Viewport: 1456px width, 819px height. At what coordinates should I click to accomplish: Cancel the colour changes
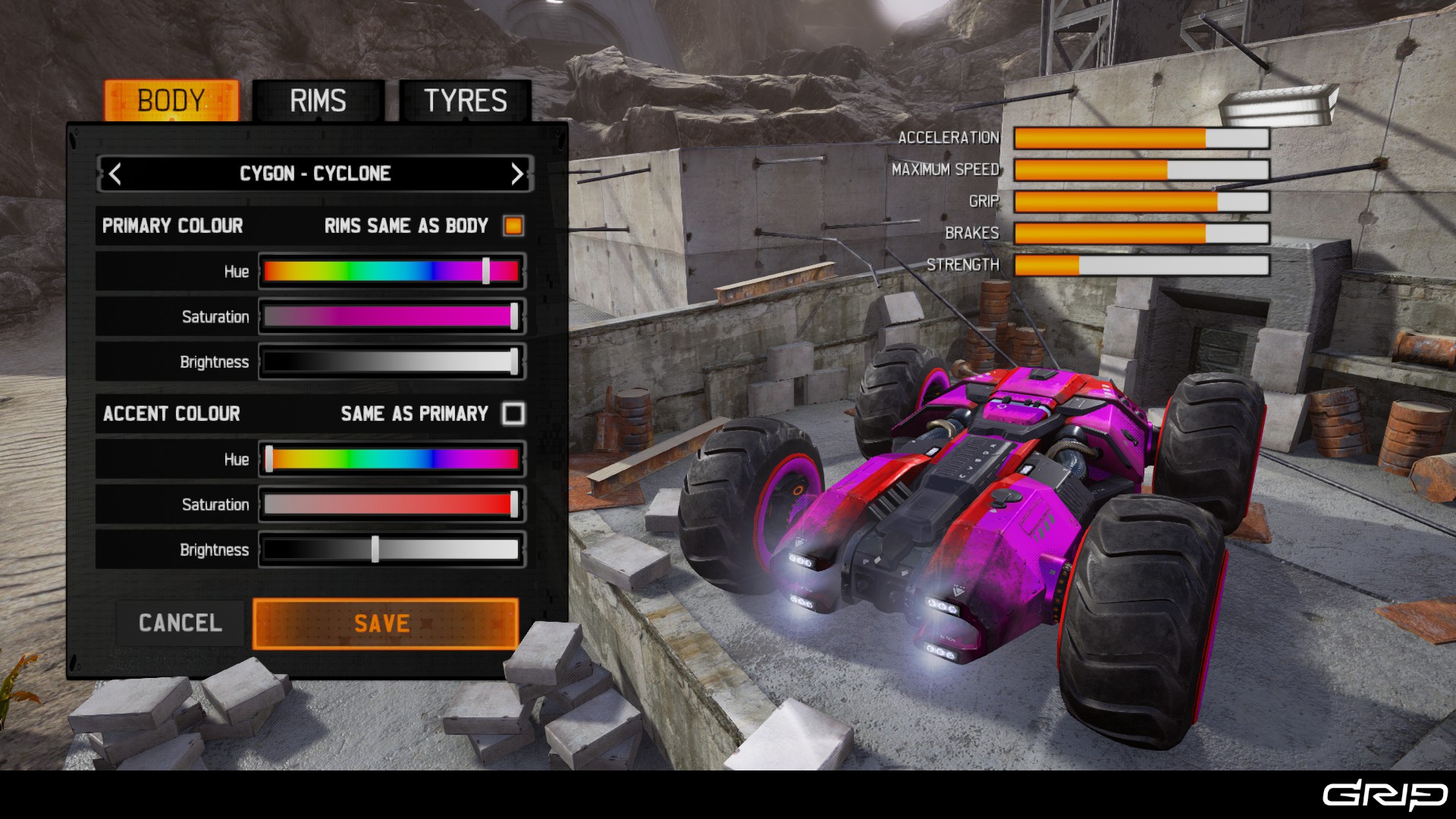tap(180, 623)
